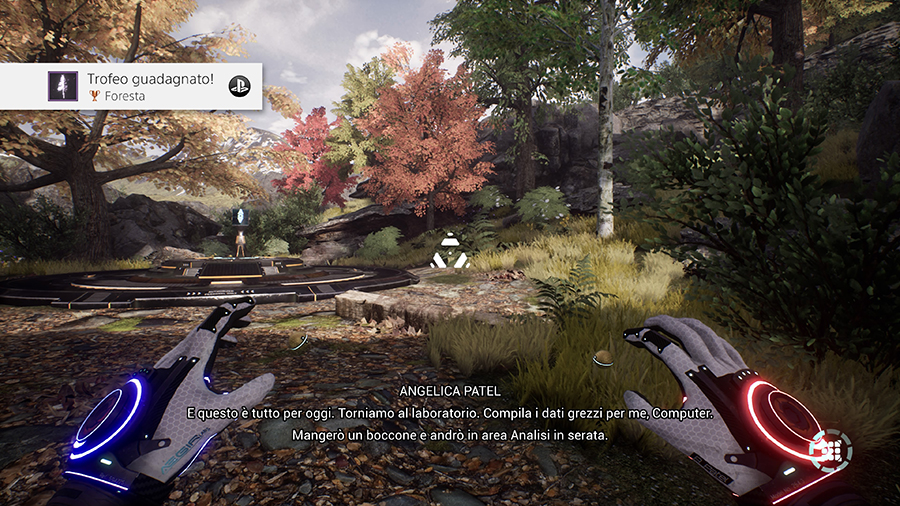Click the dotted-square HUD icon by red glove

(x=830, y=451)
